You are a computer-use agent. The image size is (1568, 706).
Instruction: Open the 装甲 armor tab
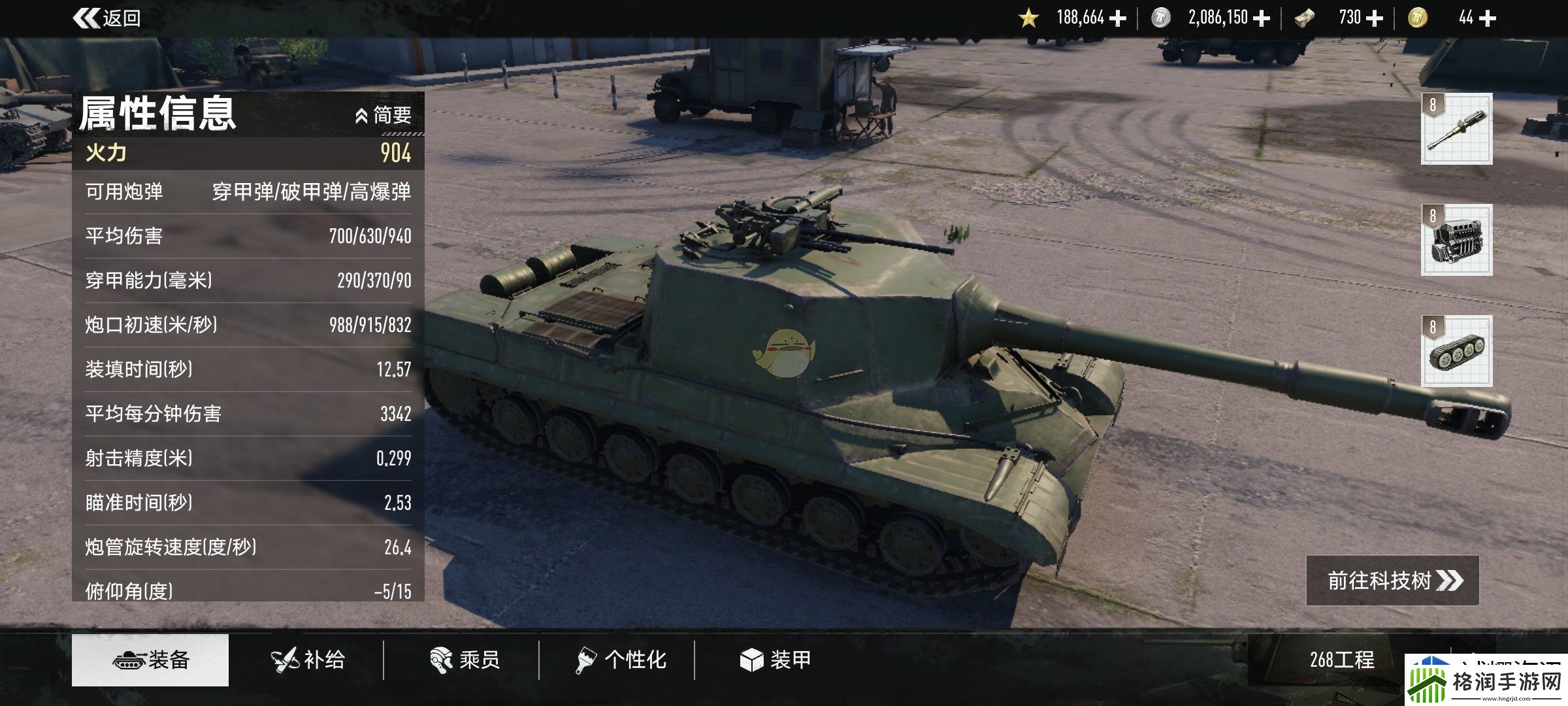click(x=776, y=660)
